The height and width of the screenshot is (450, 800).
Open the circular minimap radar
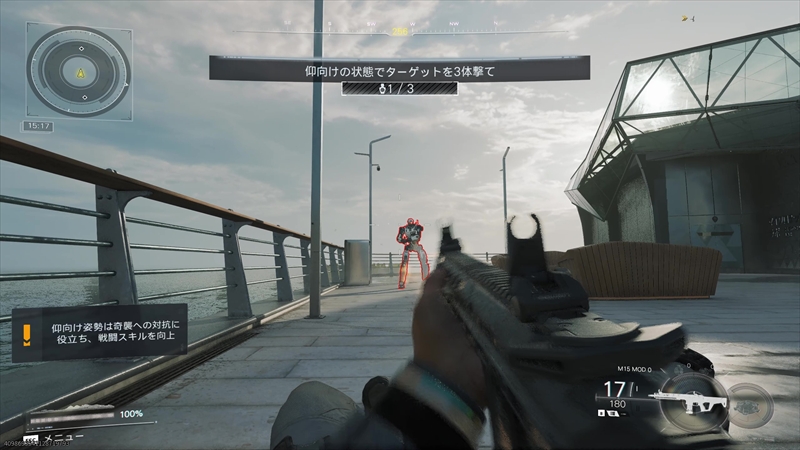click(x=78, y=72)
